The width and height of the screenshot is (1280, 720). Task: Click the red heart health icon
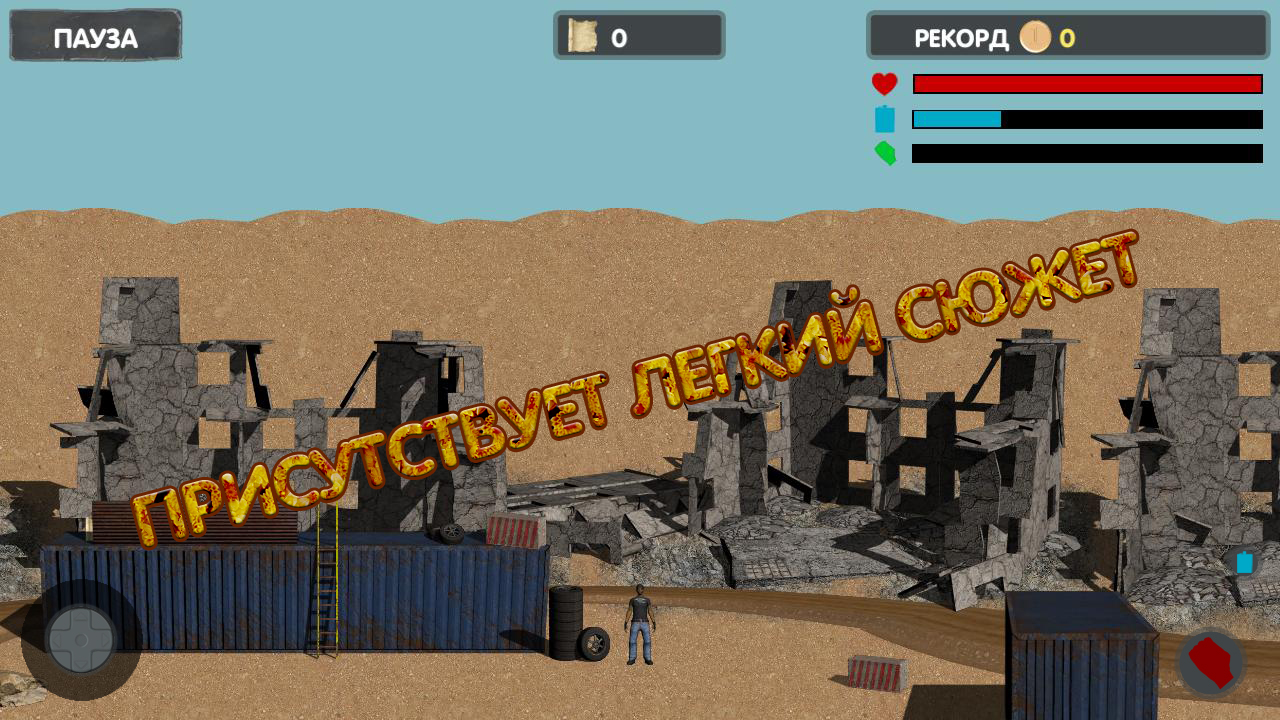(x=885, y=83)
